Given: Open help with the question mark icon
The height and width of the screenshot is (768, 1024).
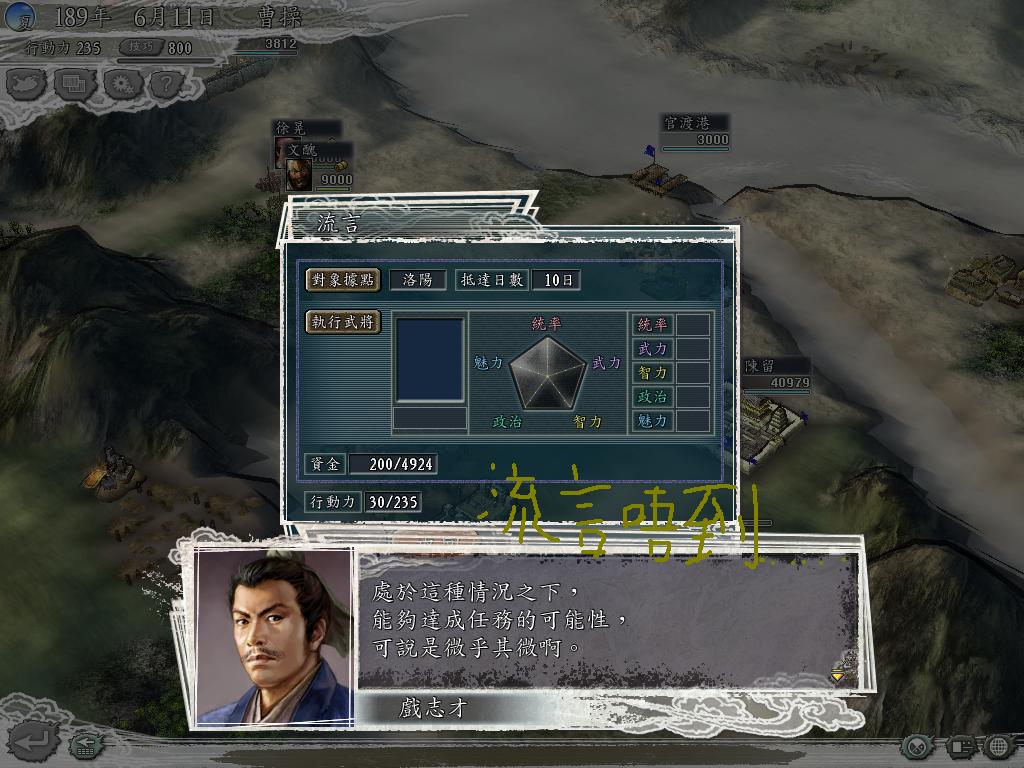Looking at the screenshot, I should 165,84.
